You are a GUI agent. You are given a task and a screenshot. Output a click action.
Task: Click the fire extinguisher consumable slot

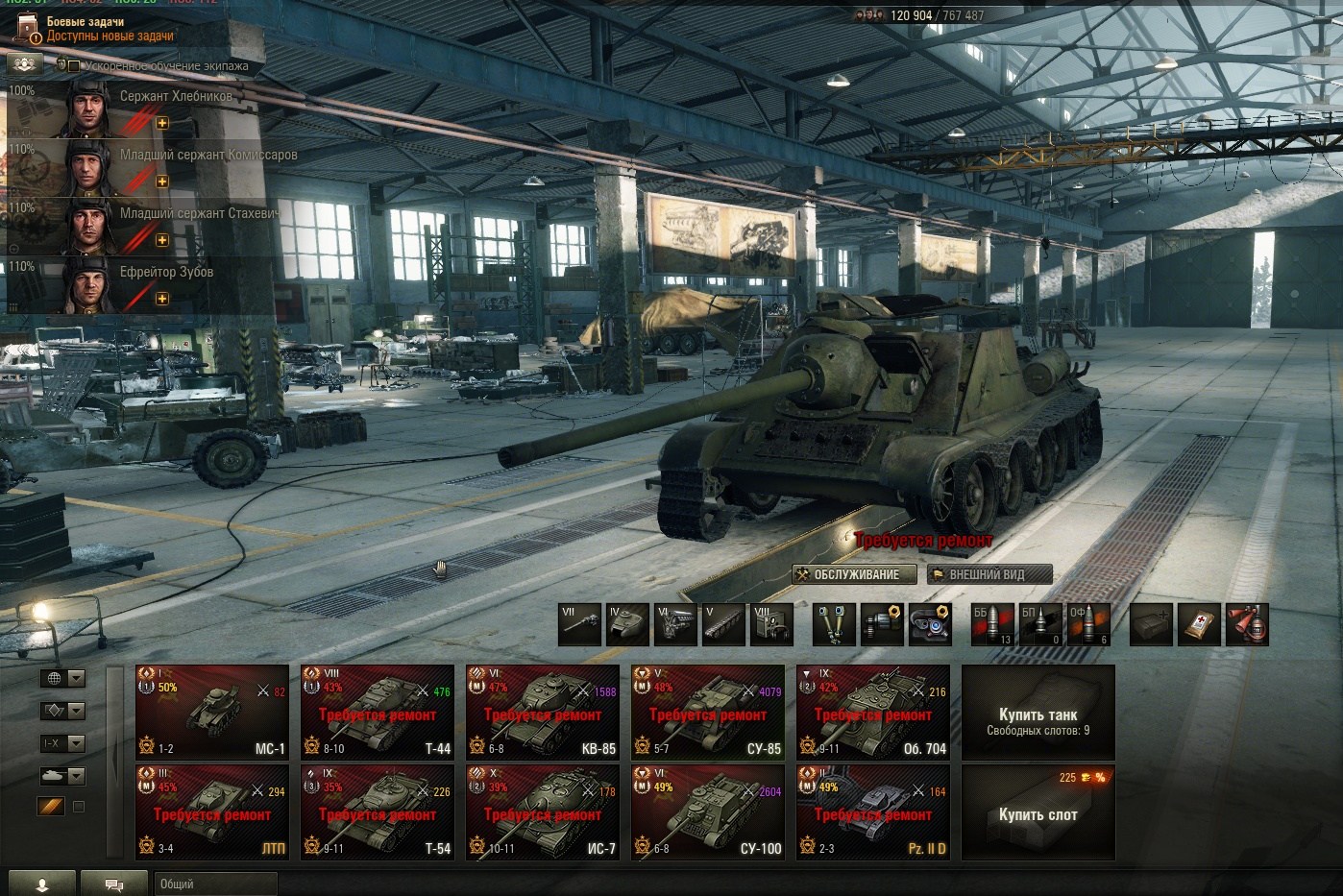(1247, 624)
